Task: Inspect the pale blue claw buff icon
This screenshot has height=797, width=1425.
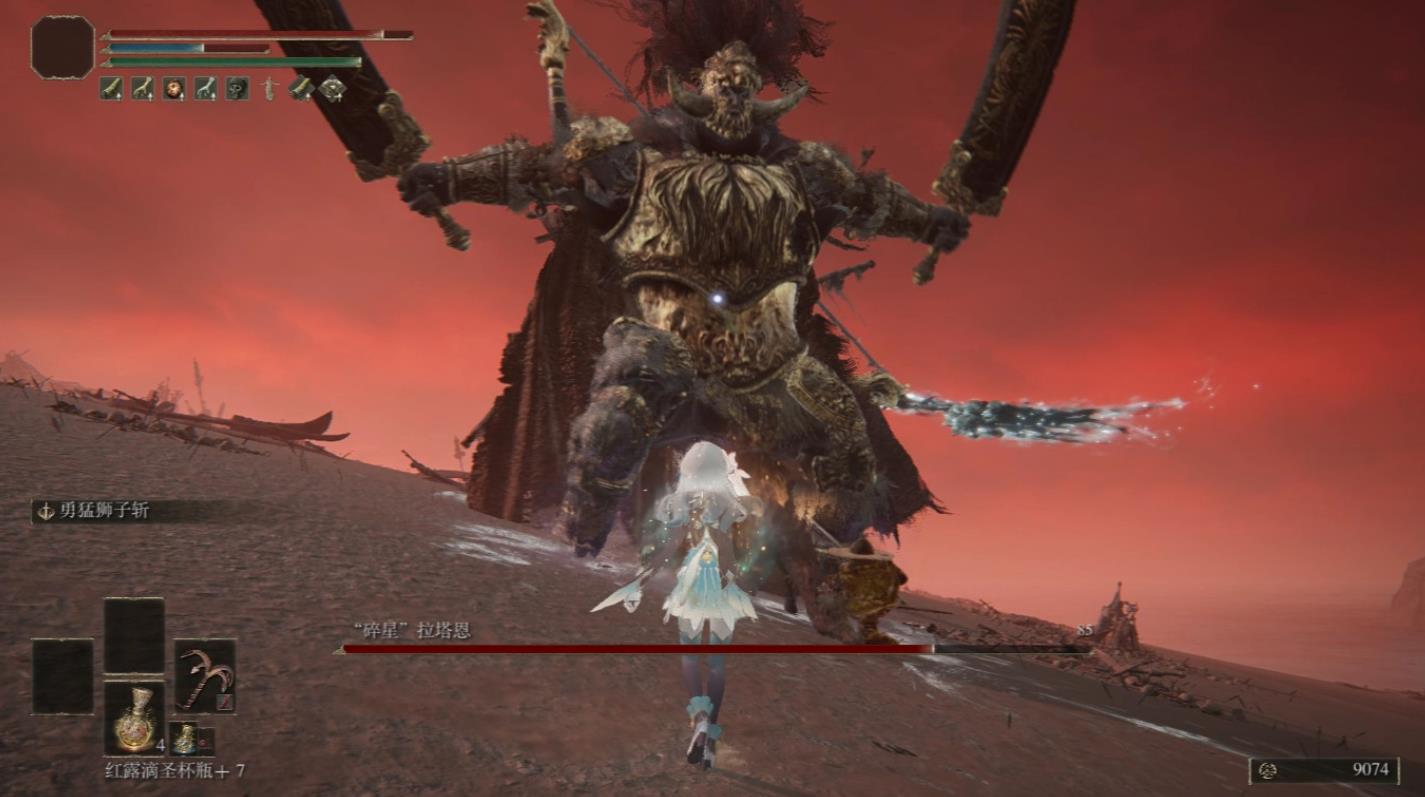Action: (x=205, y=89)
